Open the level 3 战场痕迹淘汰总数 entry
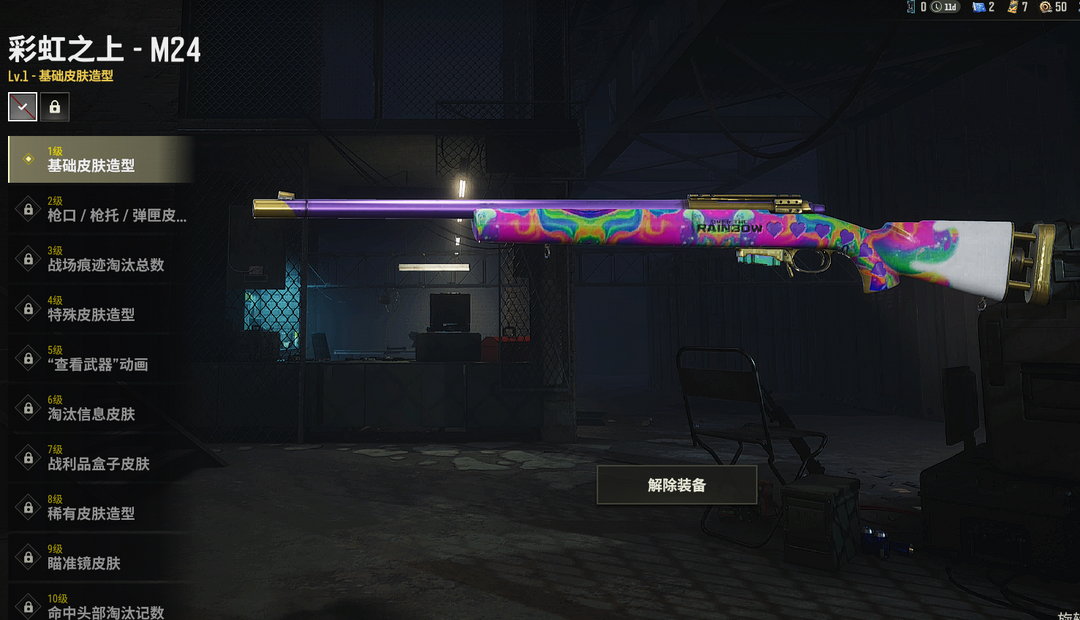The image size is (1080, 620). point(99,259)
